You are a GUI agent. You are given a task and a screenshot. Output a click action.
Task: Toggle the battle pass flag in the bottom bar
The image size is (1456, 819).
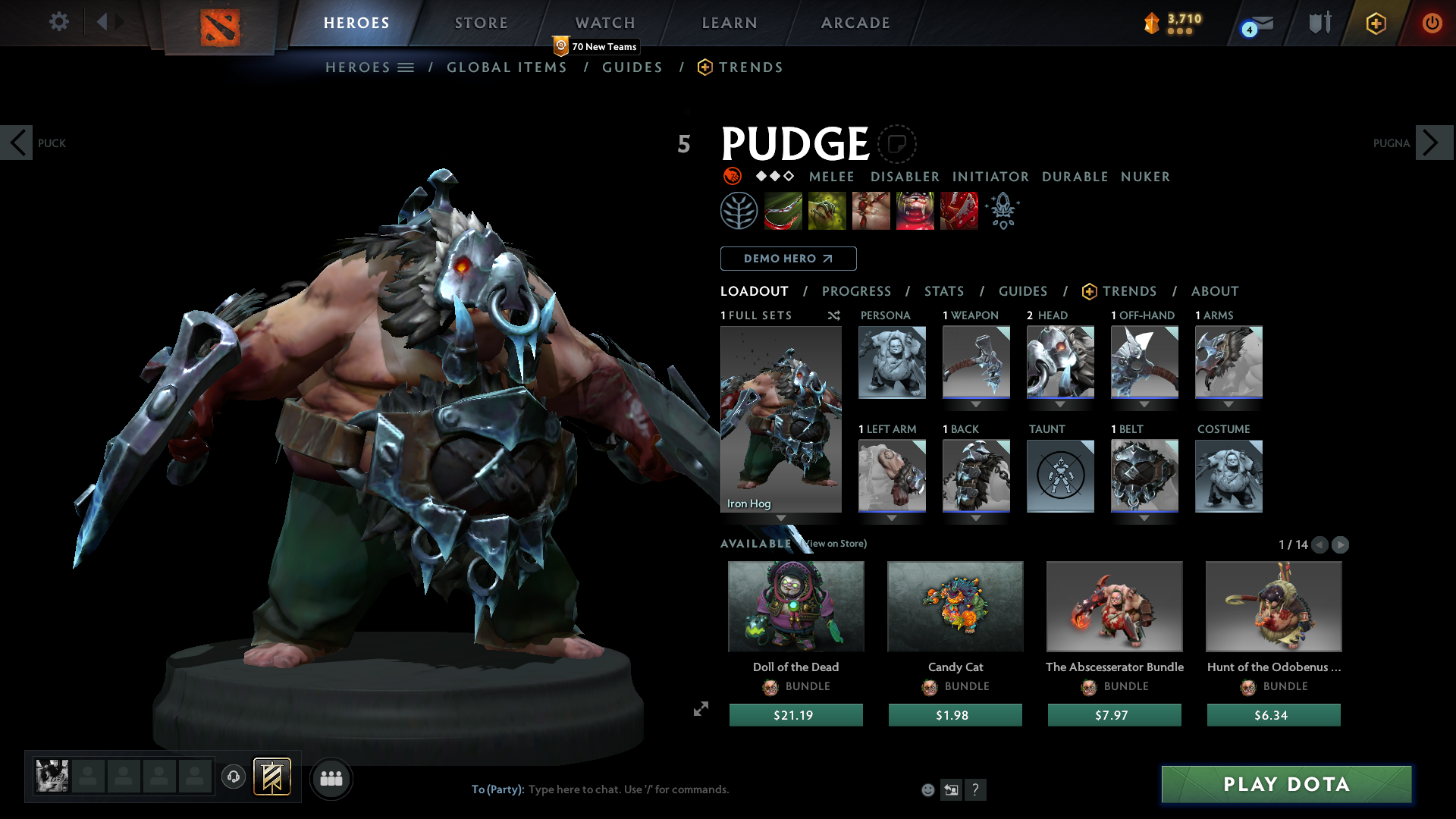coord(271,777)
